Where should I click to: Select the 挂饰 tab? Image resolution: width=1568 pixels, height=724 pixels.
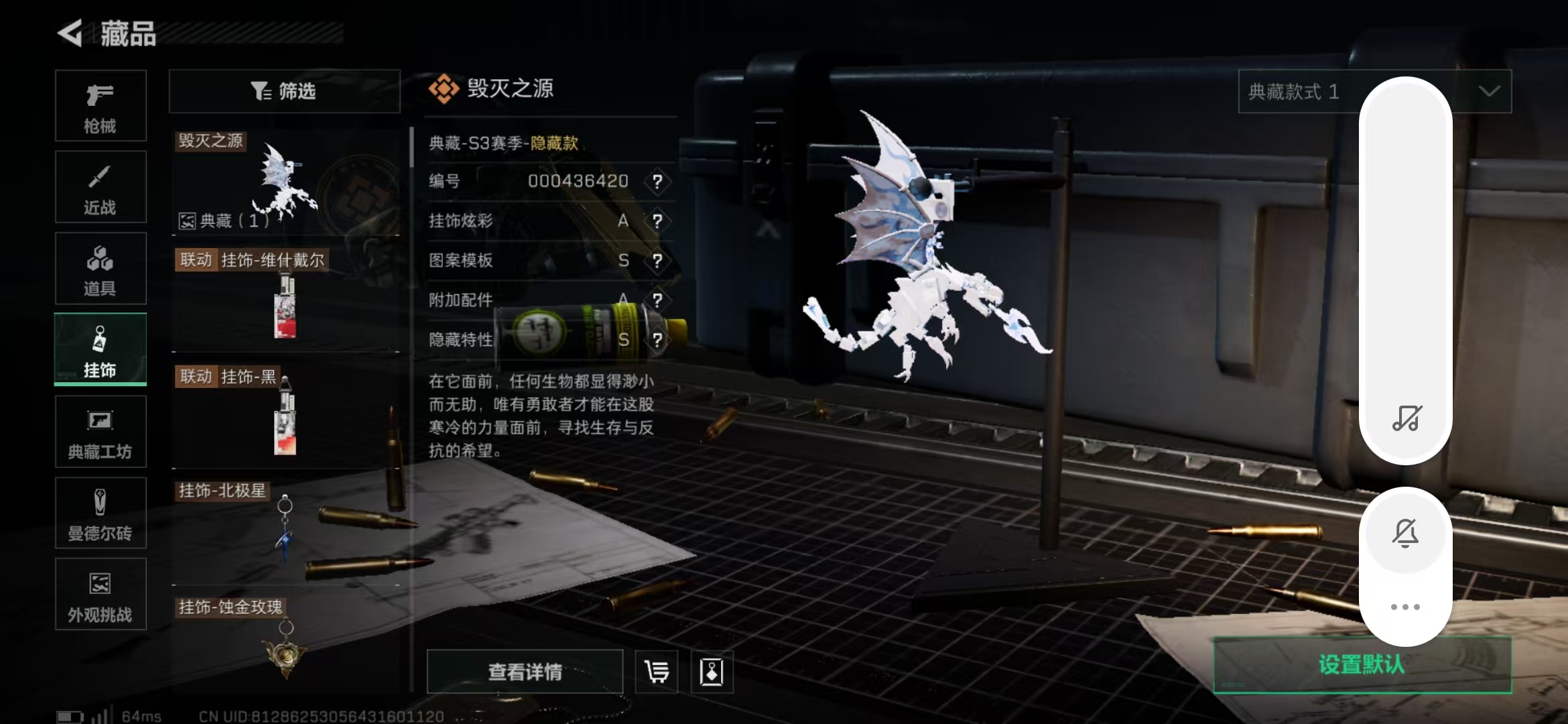pos(101,349)
